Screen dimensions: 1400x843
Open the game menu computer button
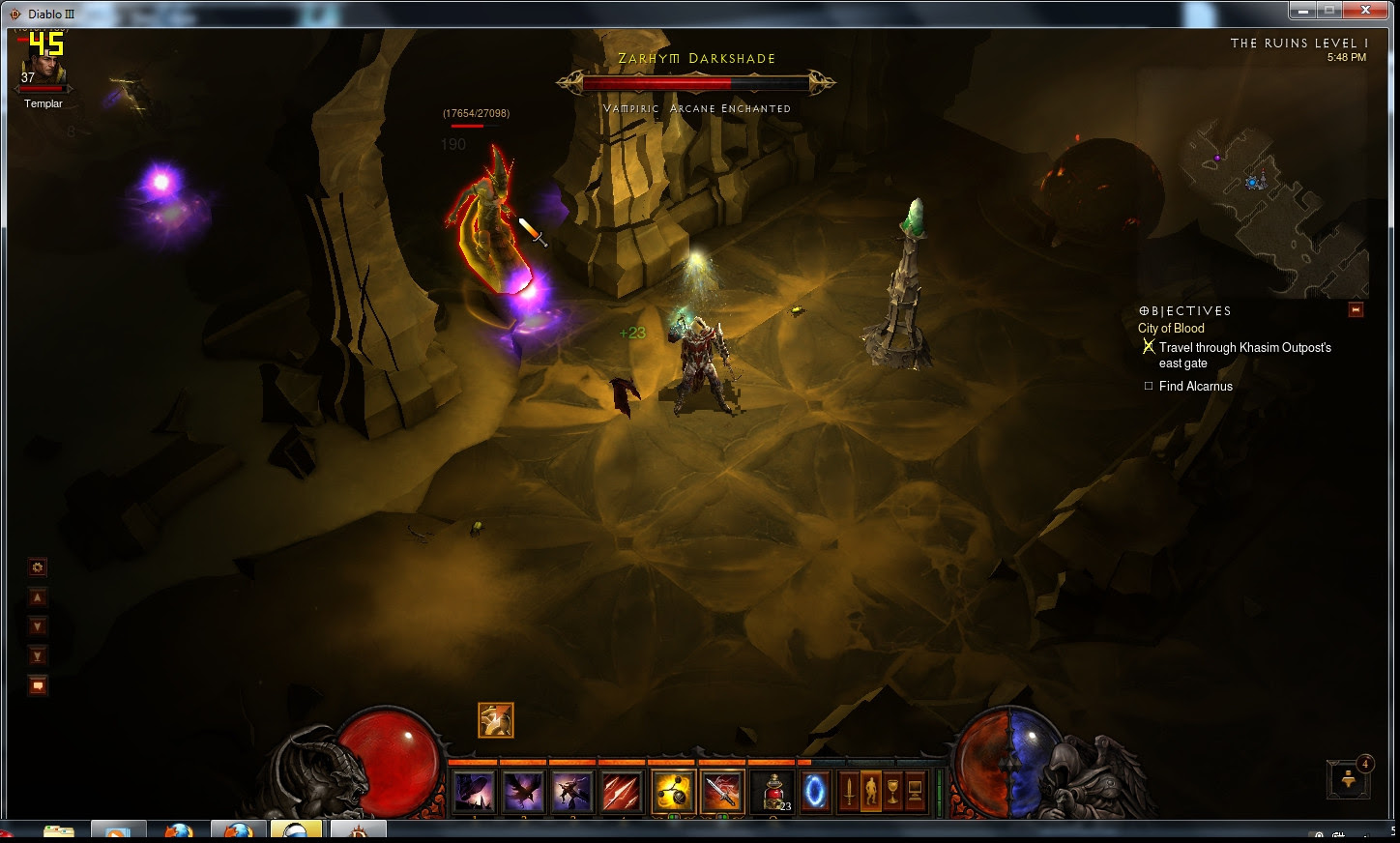(x=915, y=792)
